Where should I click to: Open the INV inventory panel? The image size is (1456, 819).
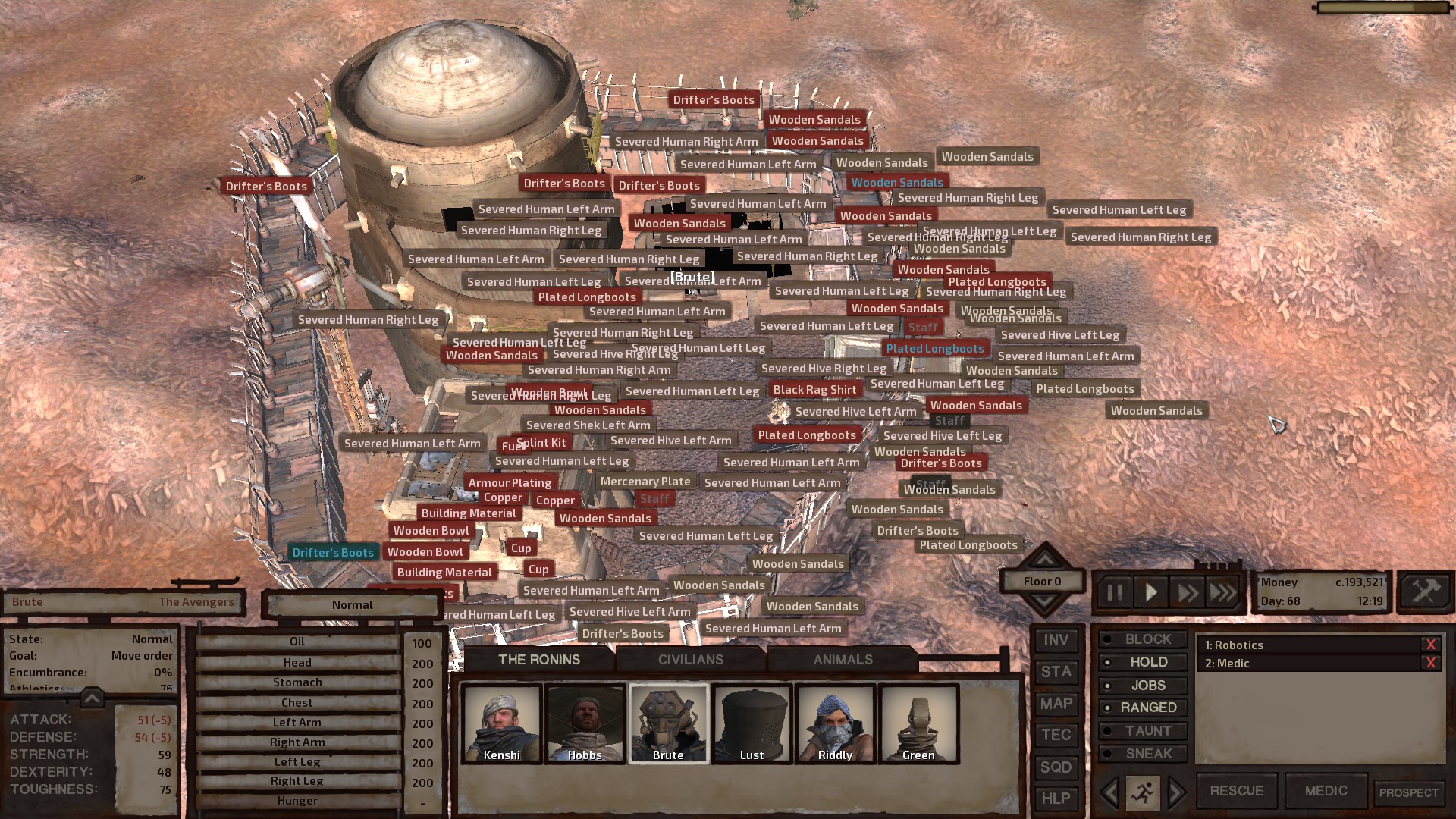(x=1056, y=639)
